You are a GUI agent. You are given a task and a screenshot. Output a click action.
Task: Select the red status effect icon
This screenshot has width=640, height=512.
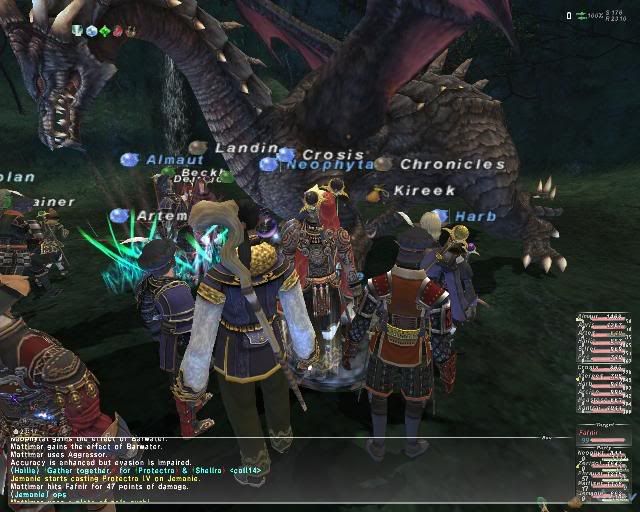[x=117, y=31]
